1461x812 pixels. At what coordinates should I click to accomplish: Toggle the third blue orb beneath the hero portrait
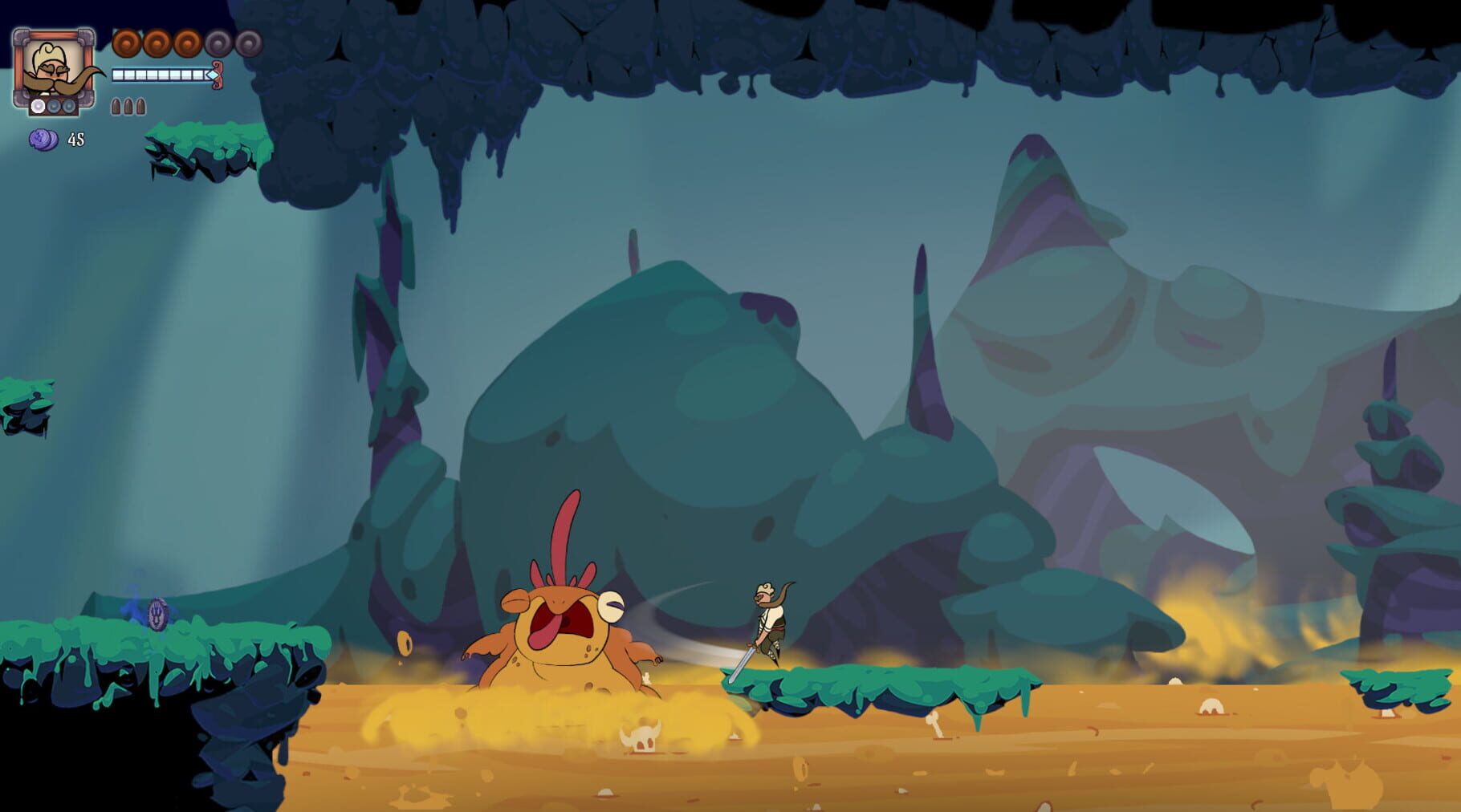pos(68,105)
